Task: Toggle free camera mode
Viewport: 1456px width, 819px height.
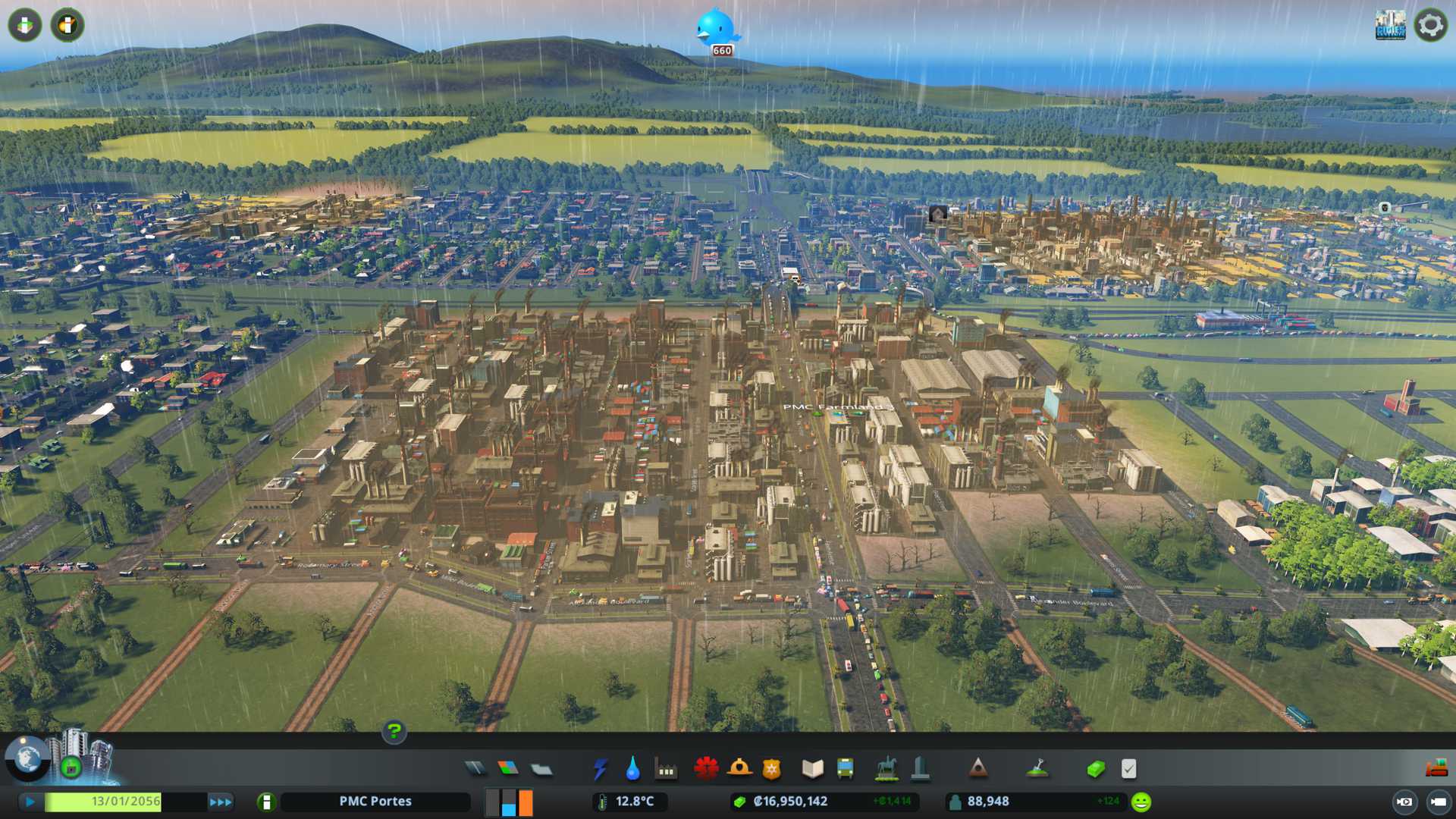Action: coord(1438,802)
